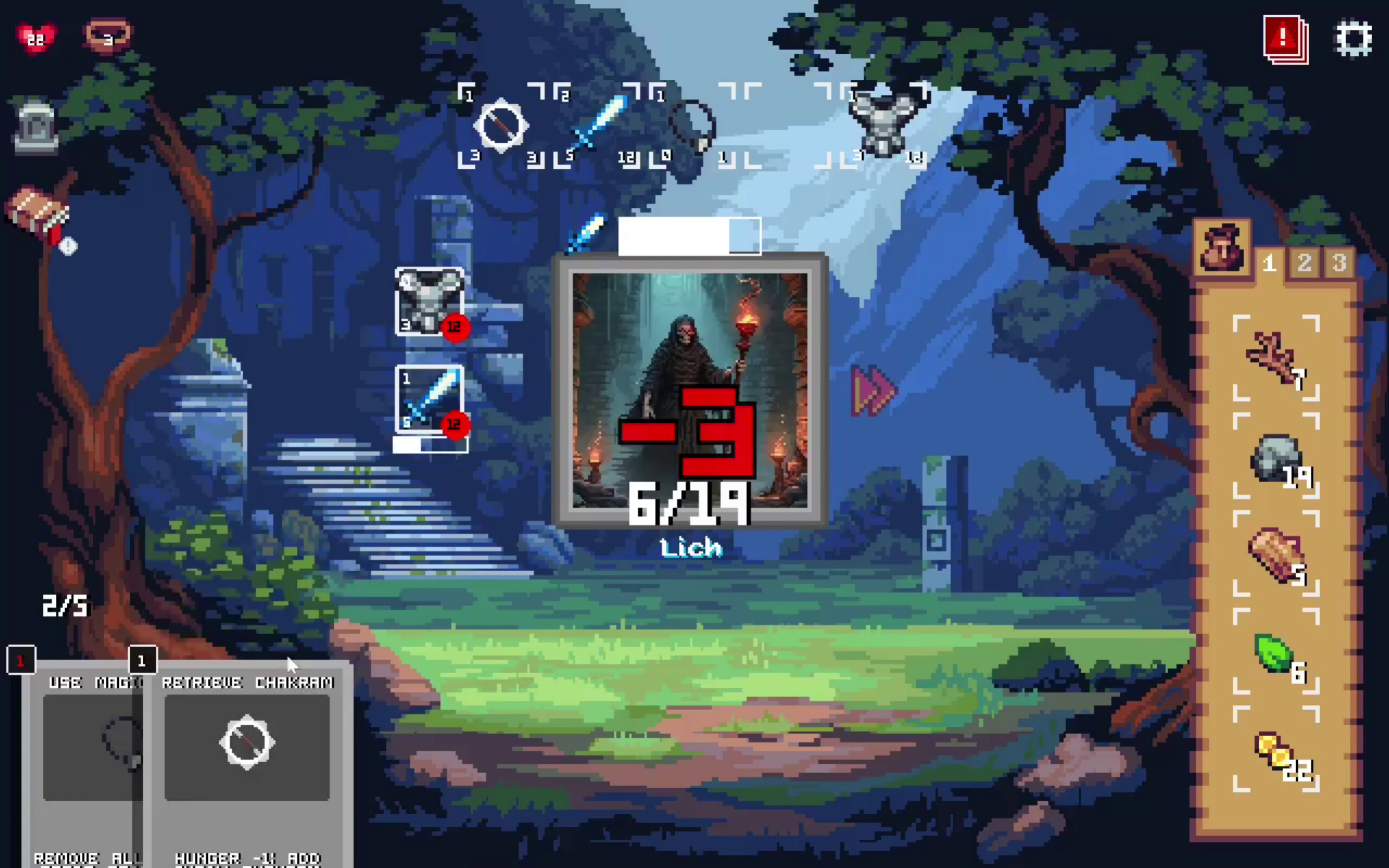Image resolution: width=1389 pixels, height=868 pixels.
Task: Click the hunger bowl counter
Action: pyautogui.click(x=106, y=36)
